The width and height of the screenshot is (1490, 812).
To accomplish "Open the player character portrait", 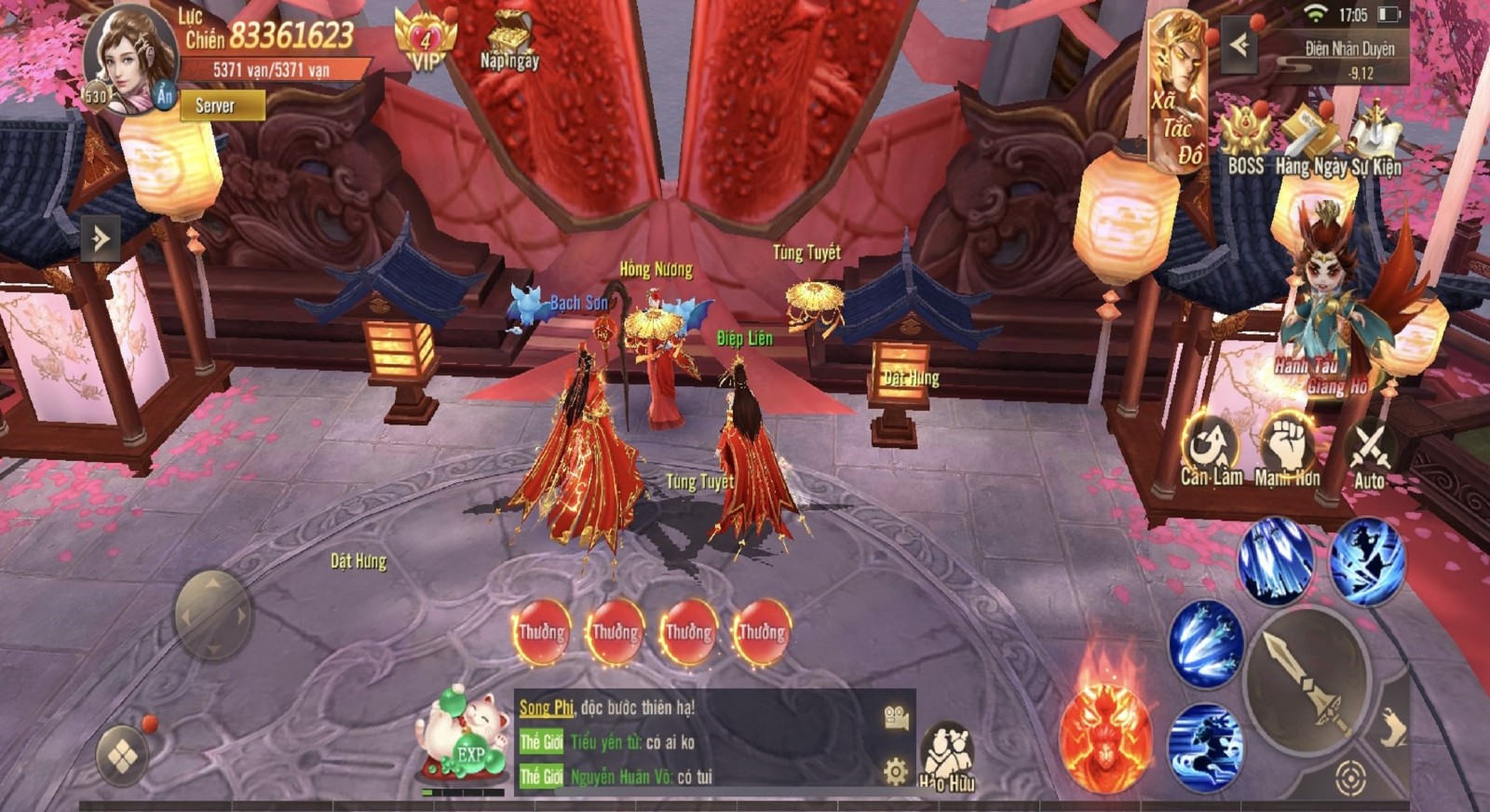I will [130, 58].
